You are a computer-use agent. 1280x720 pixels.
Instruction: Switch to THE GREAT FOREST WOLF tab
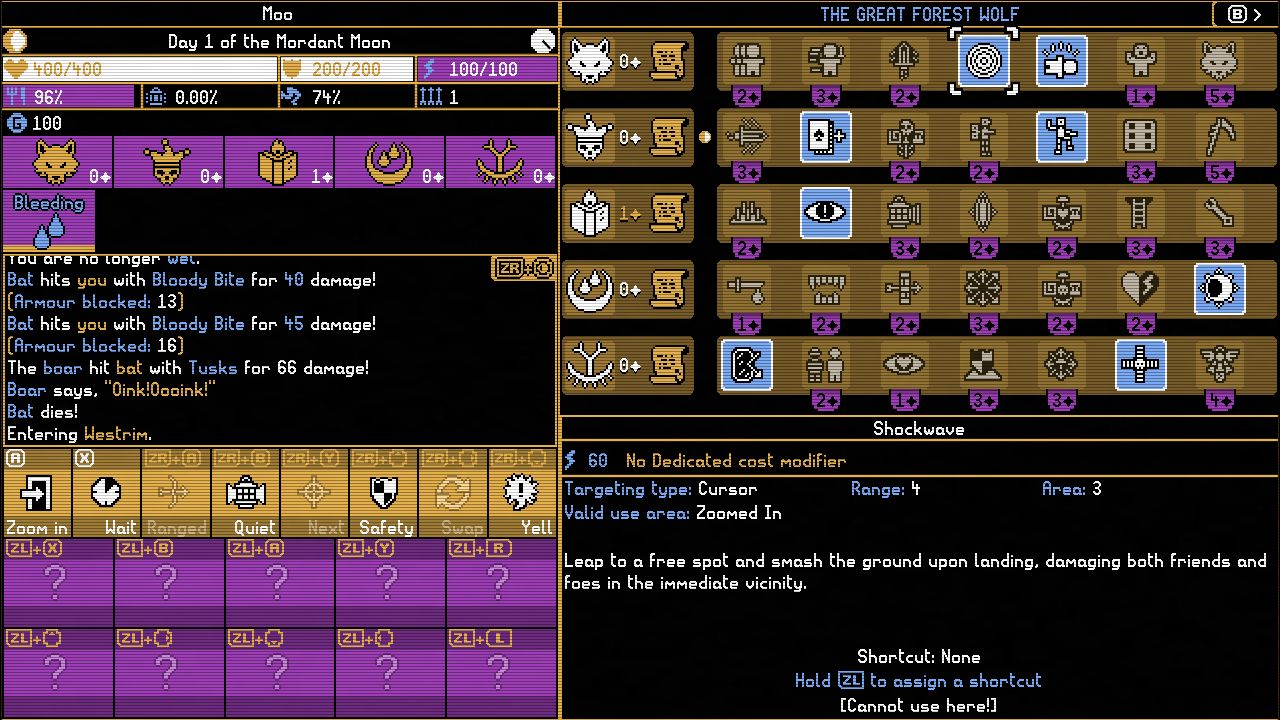coord(919,14)
